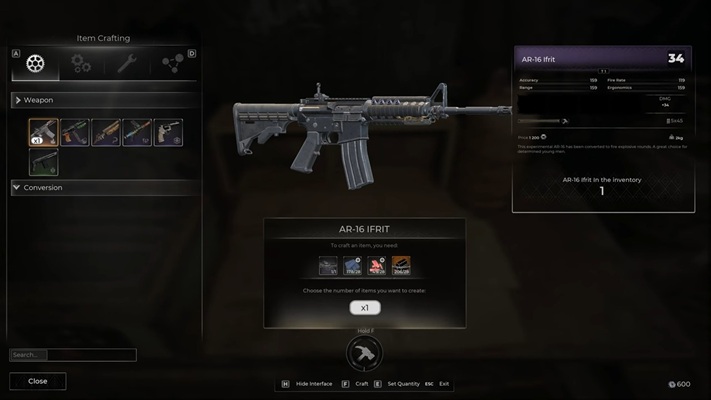
Task: Select the green-barreled weapon recipe
Action: pos(74,133)
